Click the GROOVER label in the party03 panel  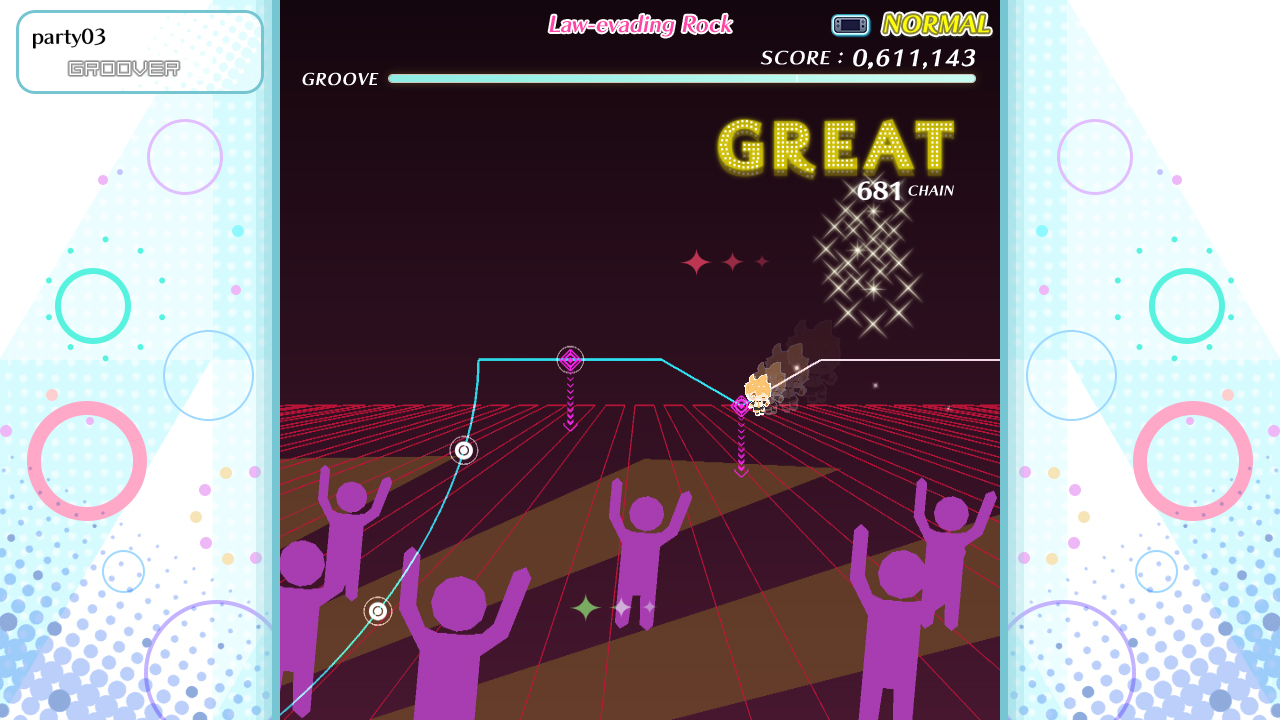point(122,67)
